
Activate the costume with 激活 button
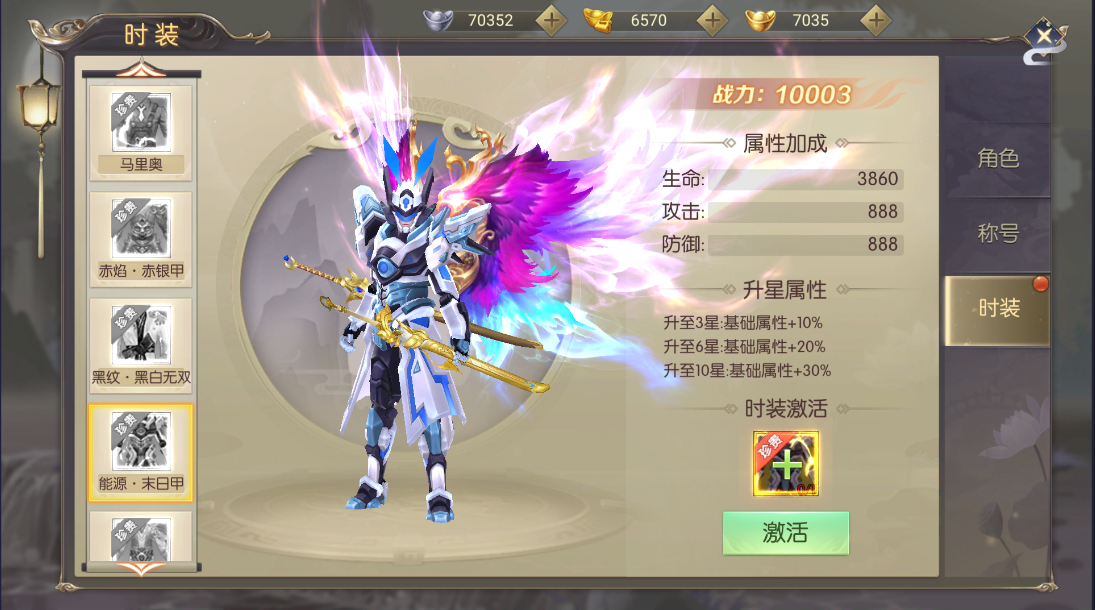click(x=785, y=533)
